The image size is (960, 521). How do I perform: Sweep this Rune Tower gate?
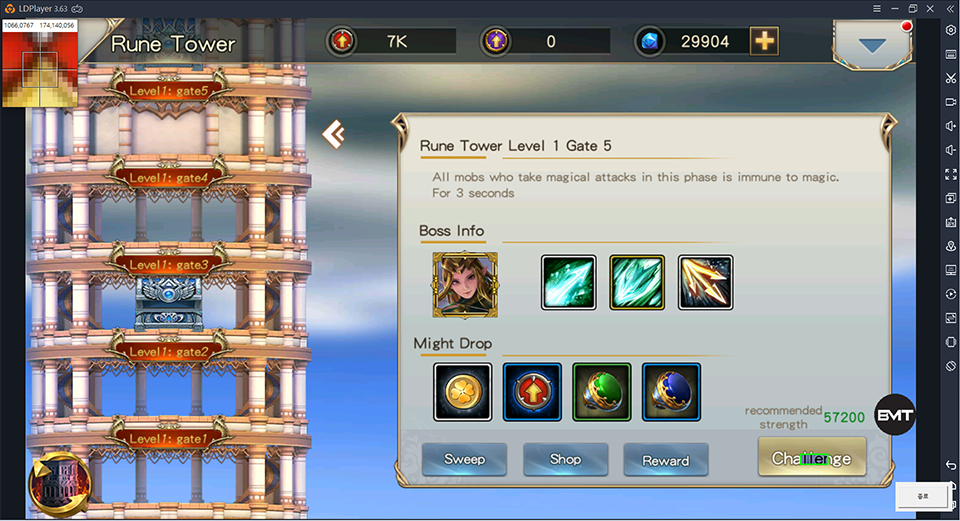464,459
